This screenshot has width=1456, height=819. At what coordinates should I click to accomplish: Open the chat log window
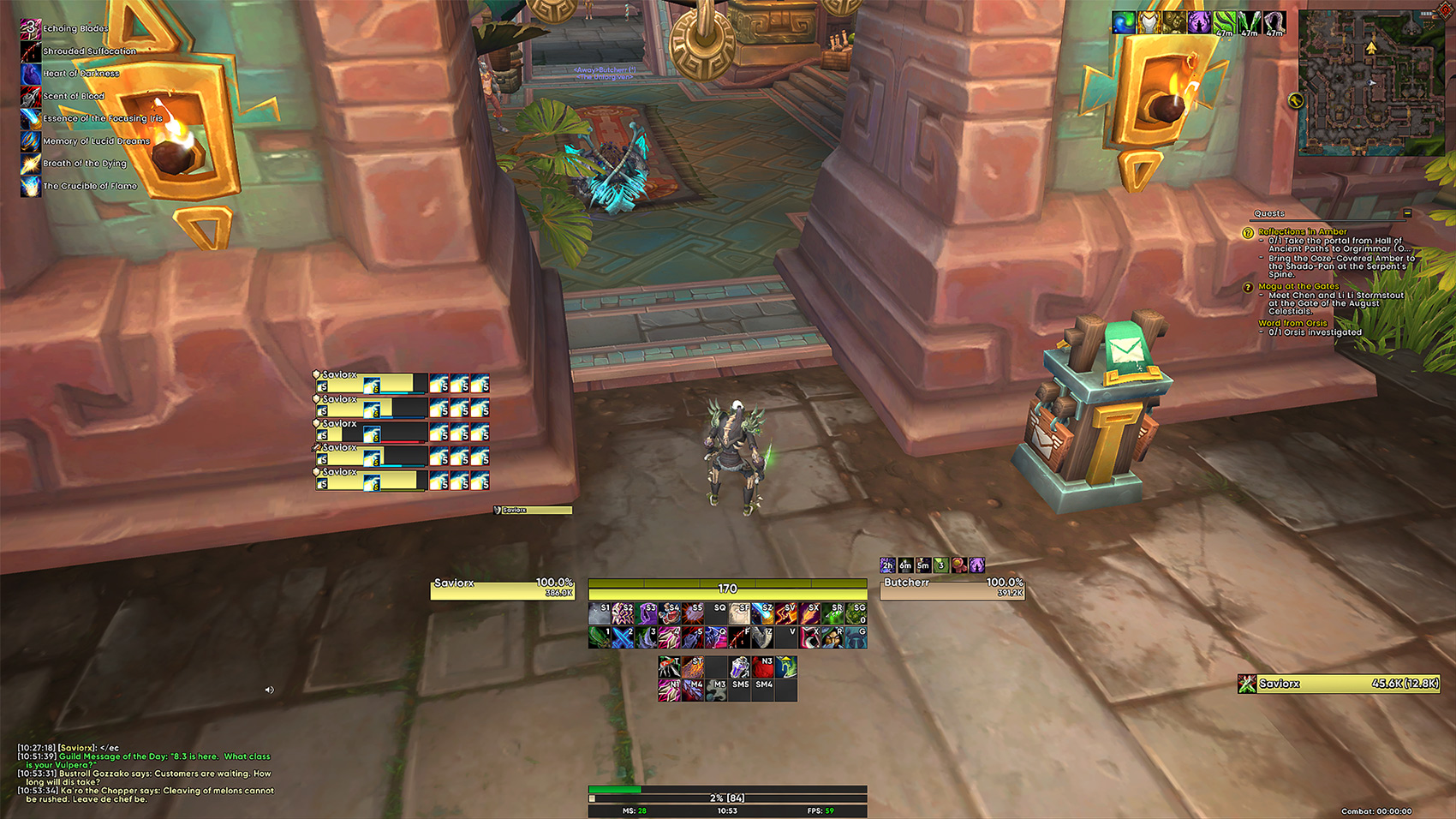(x=146, y=774)
